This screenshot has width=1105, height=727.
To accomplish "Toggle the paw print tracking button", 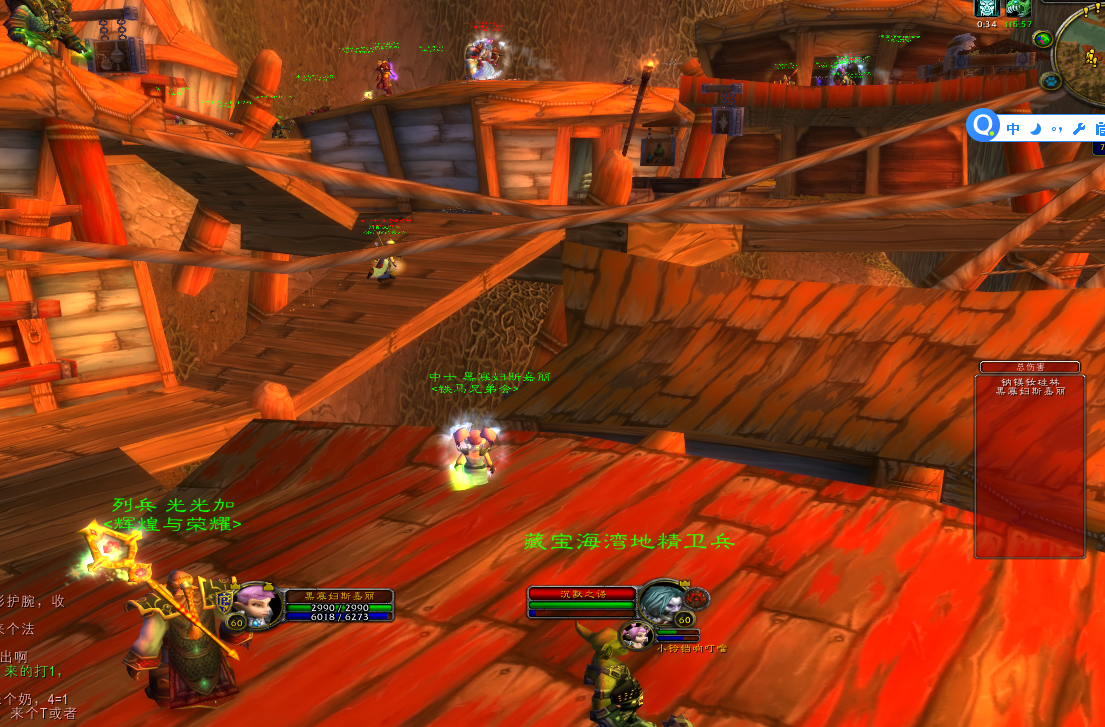I will (x=1050, y=80).
